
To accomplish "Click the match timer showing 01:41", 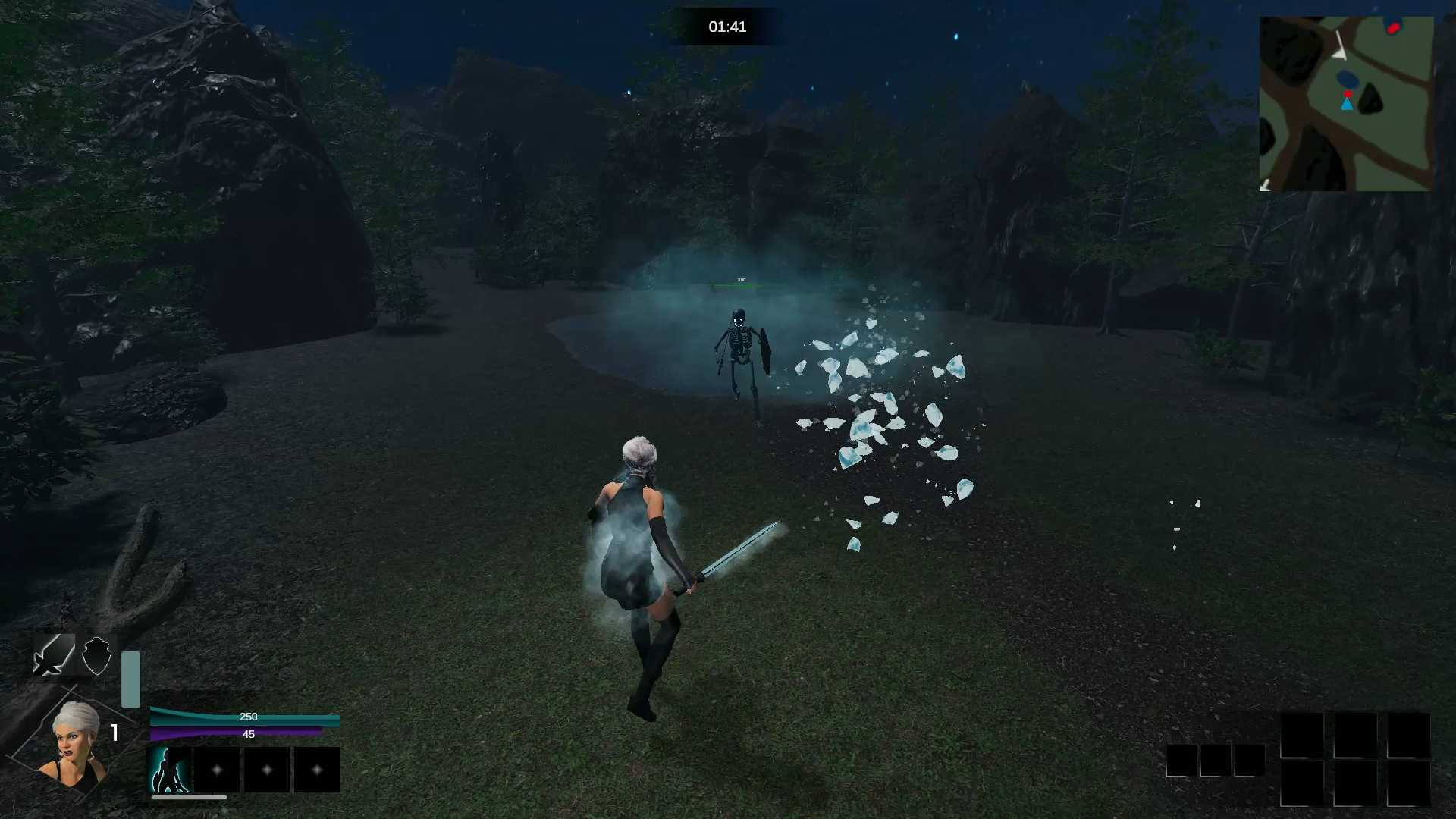I will pos(729,27).
